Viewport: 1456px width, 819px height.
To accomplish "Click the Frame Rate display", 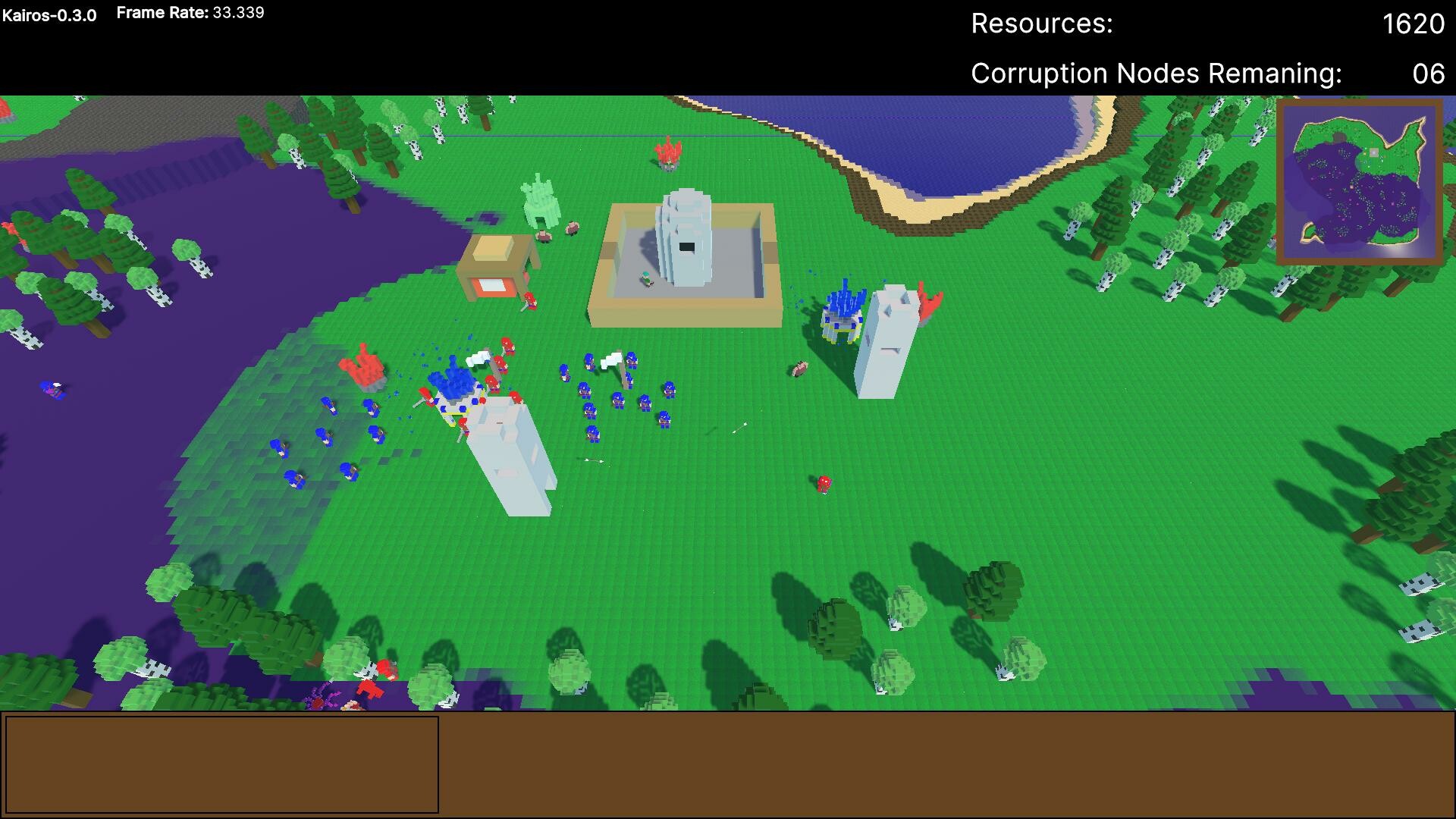I will pyautogui.click(x=190, y=12).
